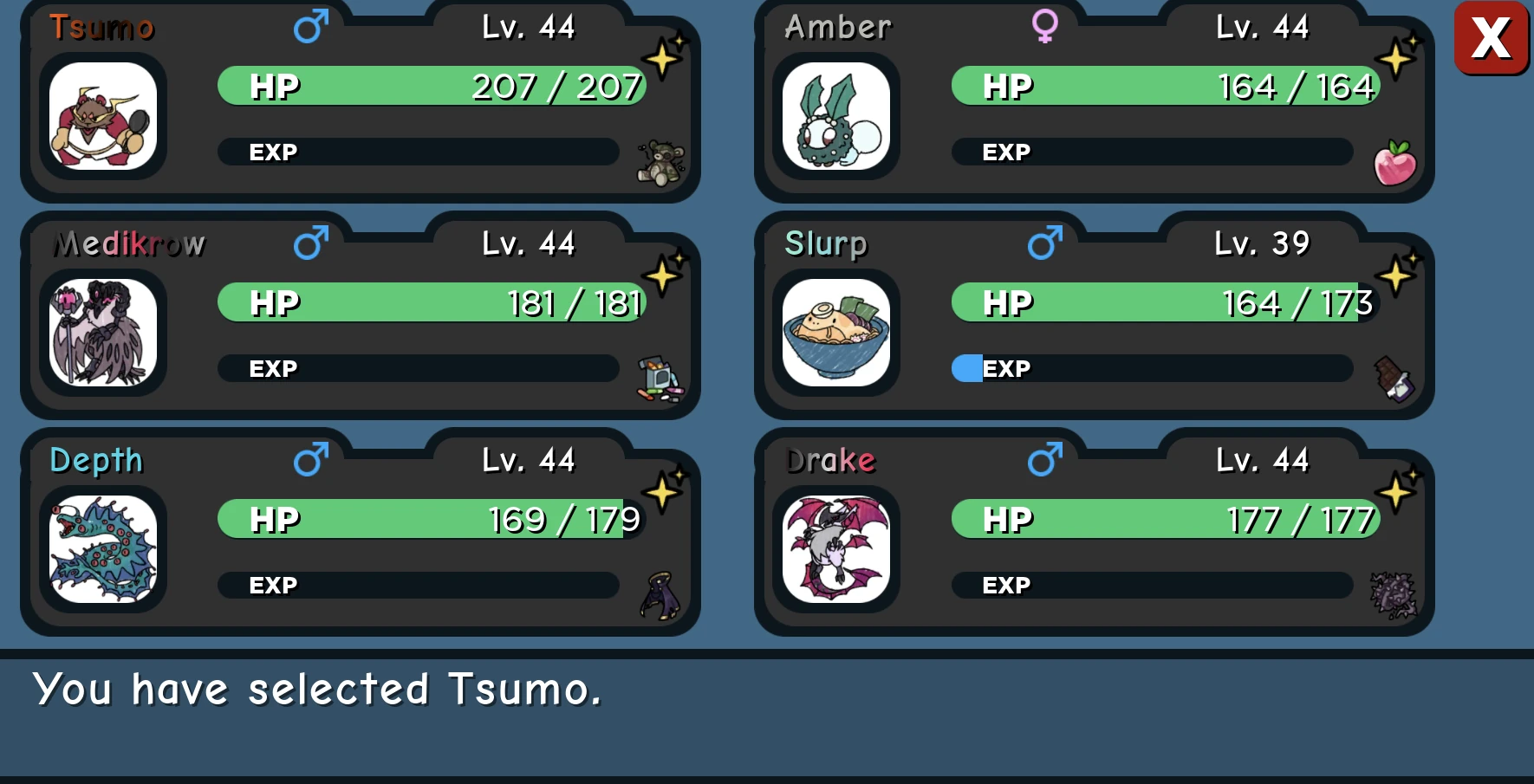Close the party menu with the X button
Viewport: 1534px width, 784px height.
[1490, 38]
